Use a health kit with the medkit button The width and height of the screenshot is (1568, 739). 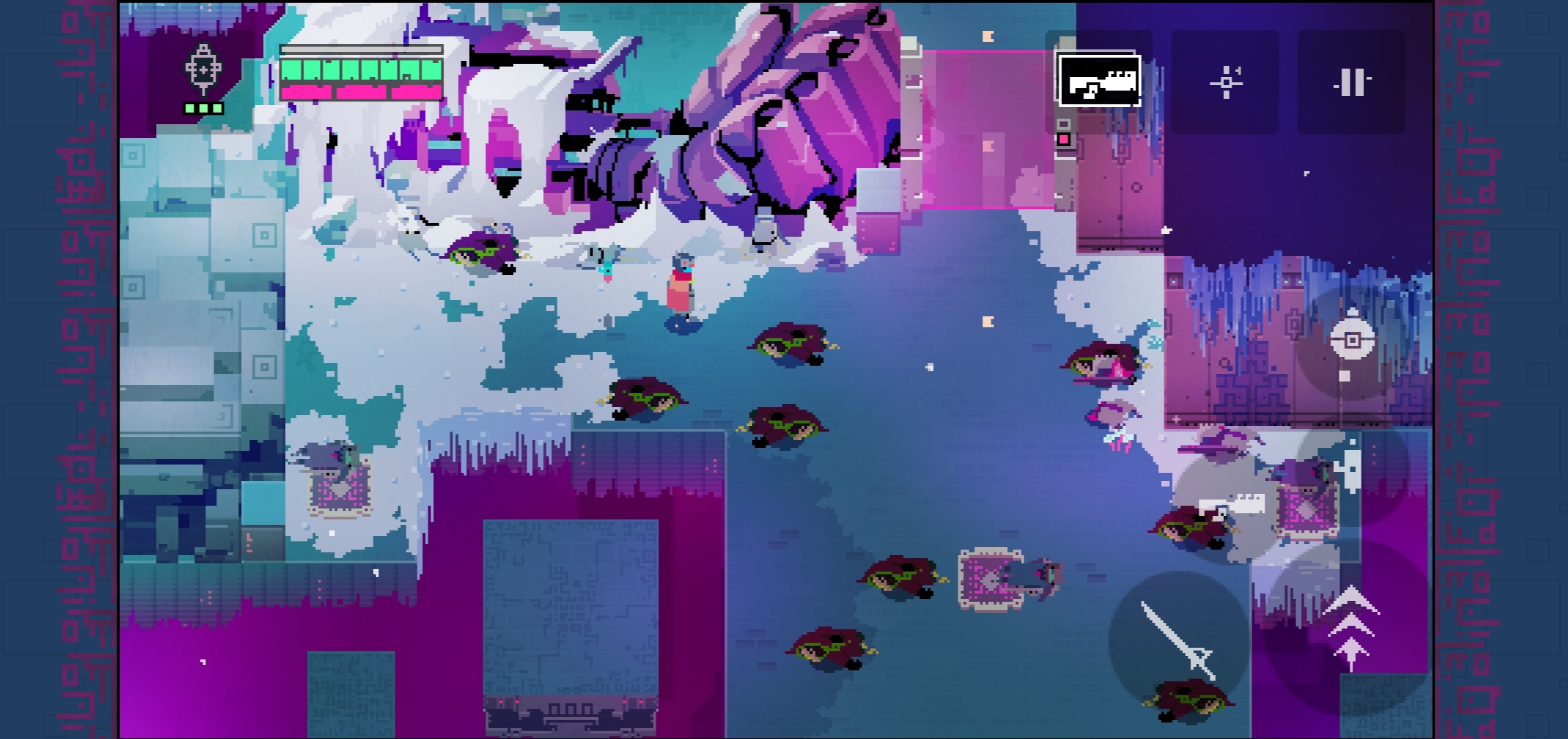1350,470
